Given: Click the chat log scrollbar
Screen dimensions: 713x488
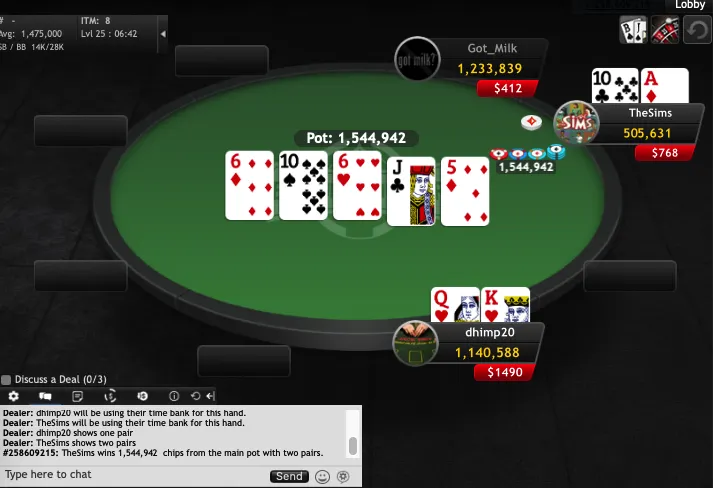Looking at the screenshot, I should pos(352,445).
